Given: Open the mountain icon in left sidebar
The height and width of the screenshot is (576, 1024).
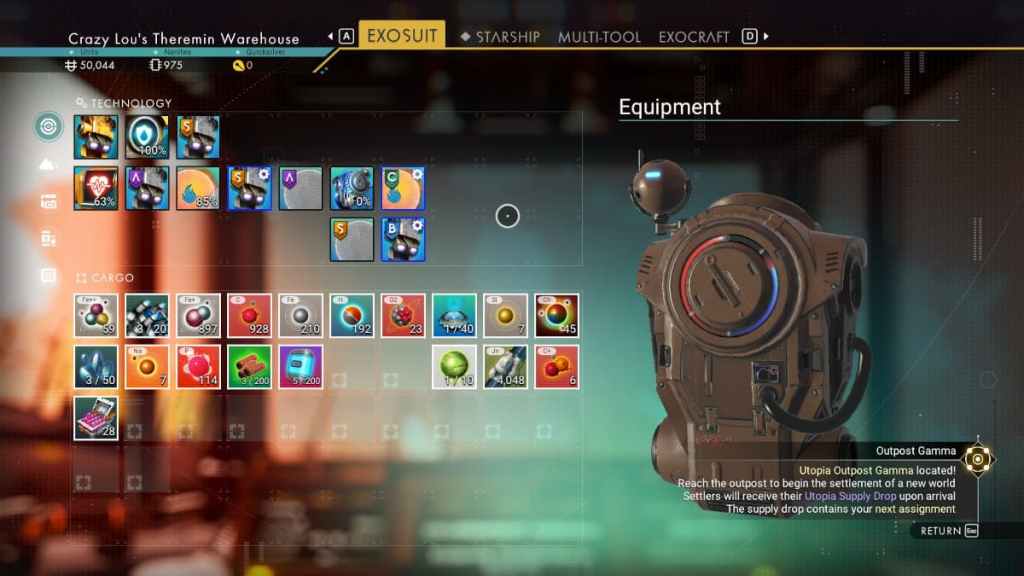Looking at the screenshot, I should [x=48, y=164].
